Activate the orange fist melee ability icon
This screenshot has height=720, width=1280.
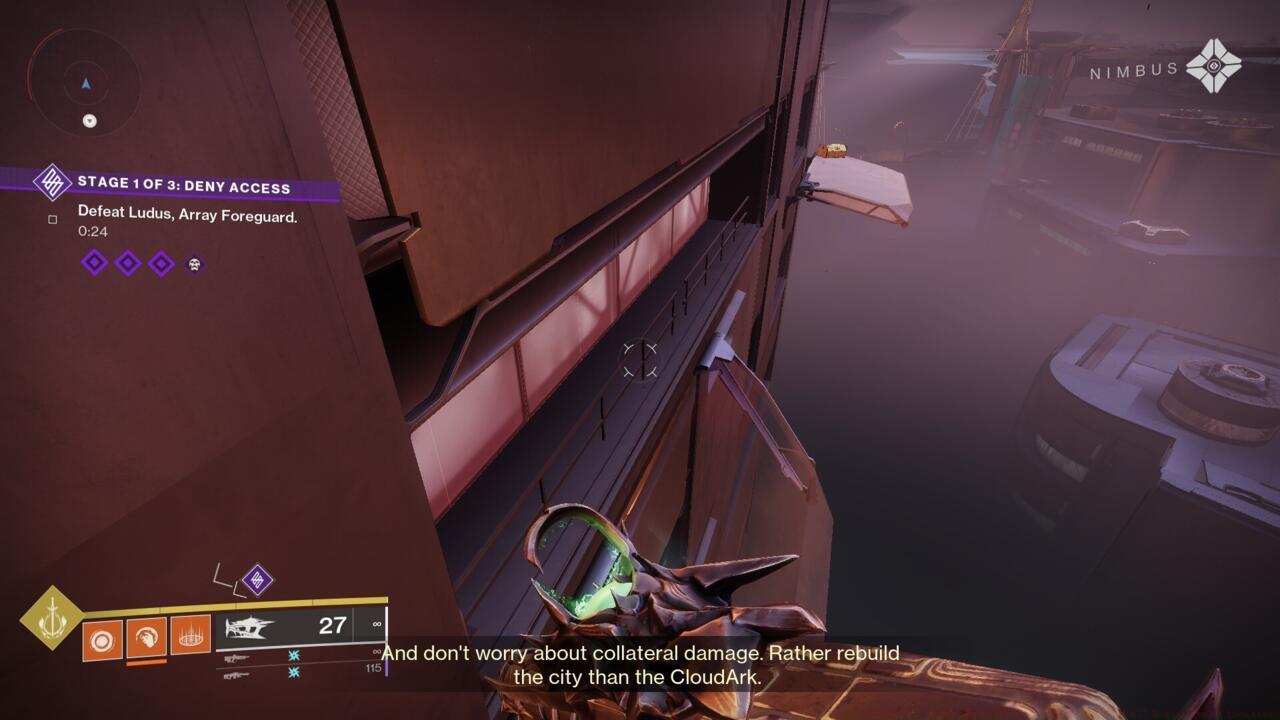click(146, 636)
